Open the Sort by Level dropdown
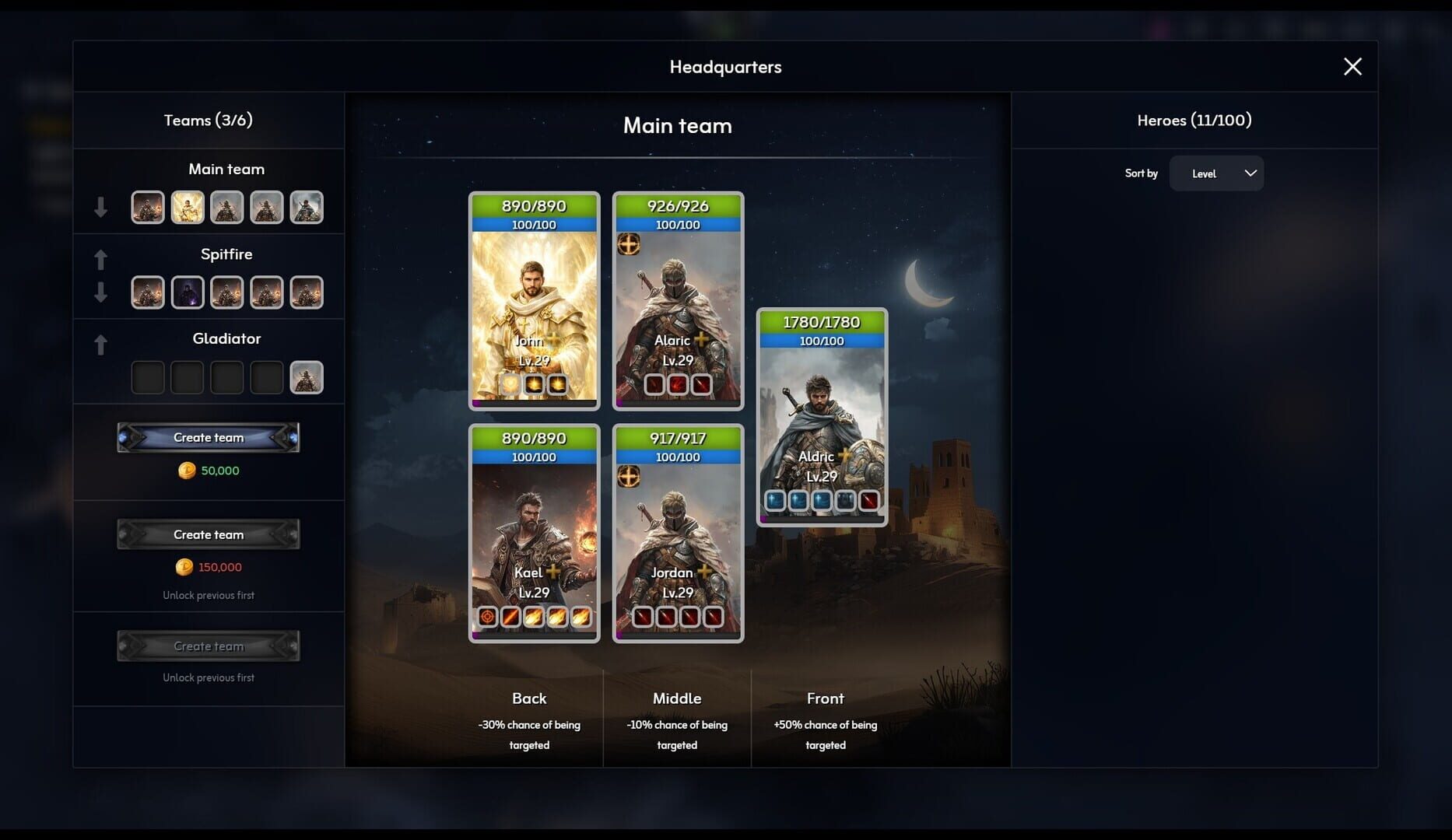The image size is (1452, 840). tap(1216, 173)
